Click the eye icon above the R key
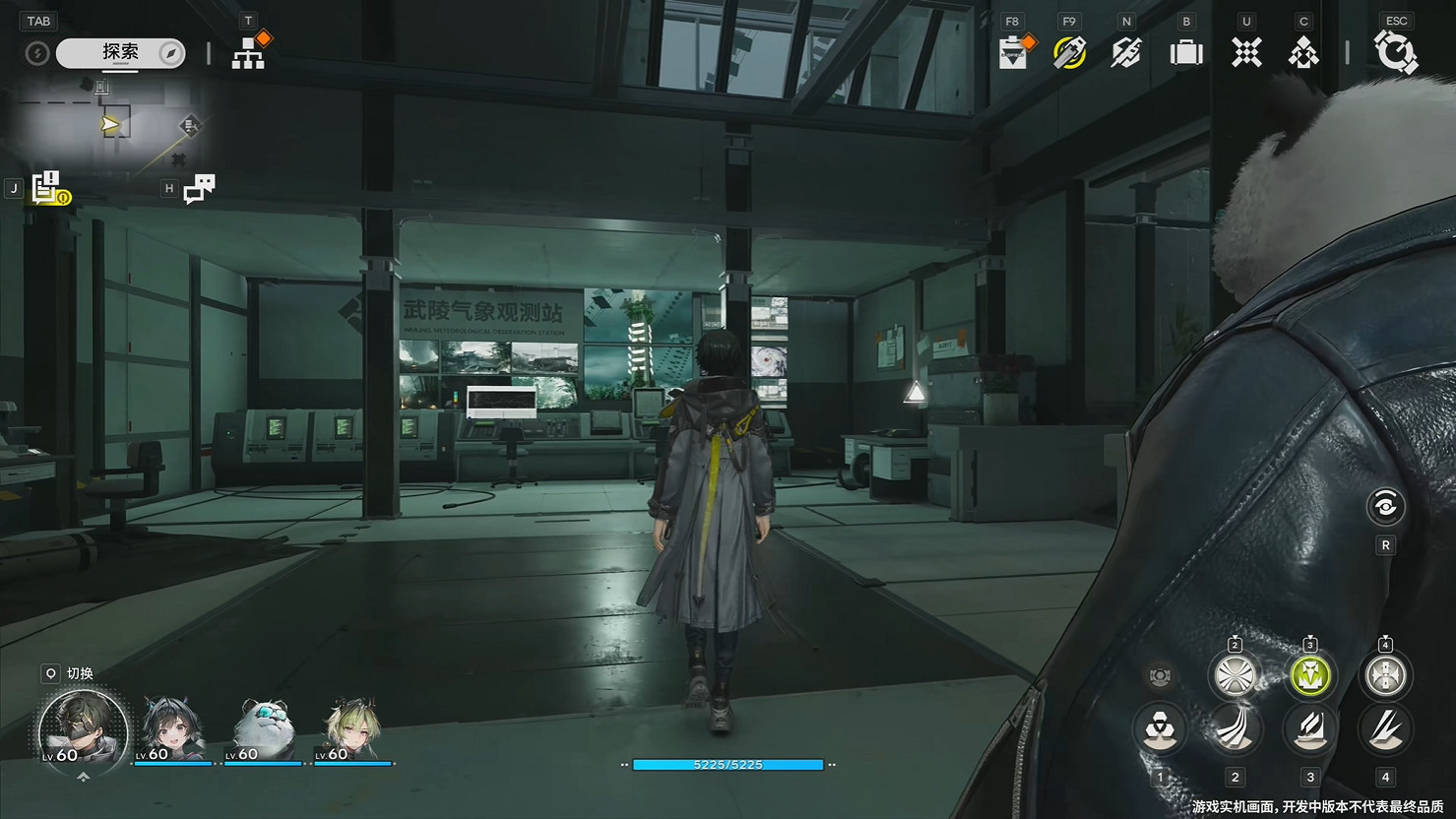The height and width of the screenshot is (819, 1456). pyautogui.click(x=1386, y=506)
